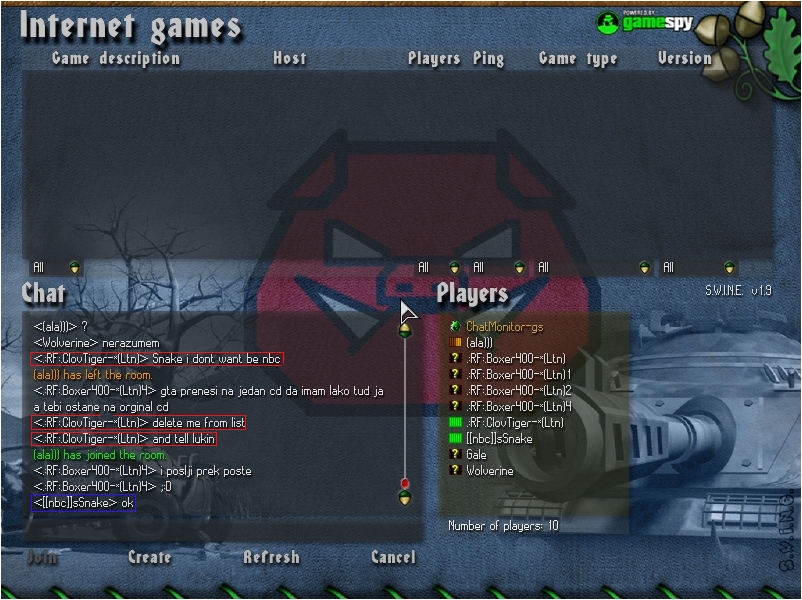Sort the list by Ping header
Screen dimensions: 802x600
coord(488,58)
